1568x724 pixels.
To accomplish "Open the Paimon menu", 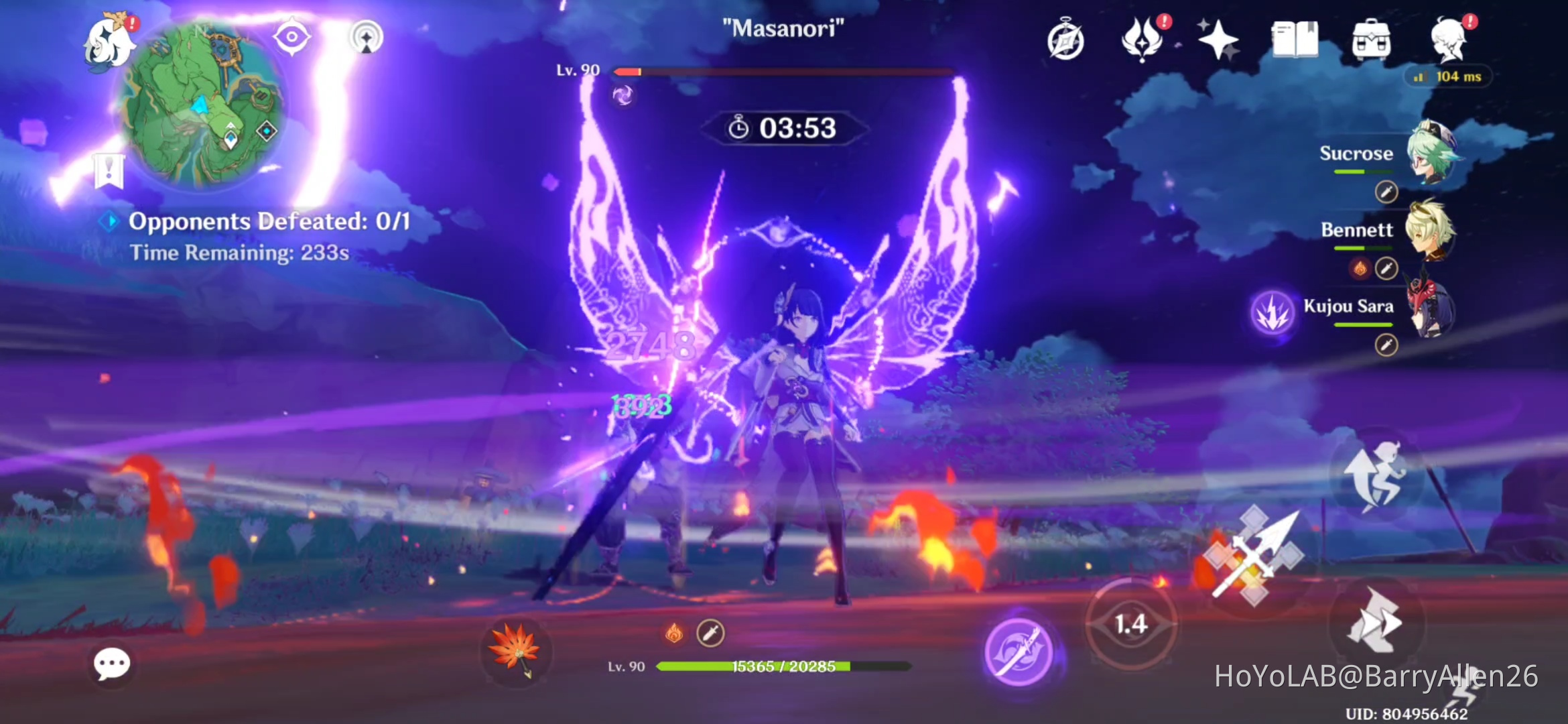I will point(107,38).
